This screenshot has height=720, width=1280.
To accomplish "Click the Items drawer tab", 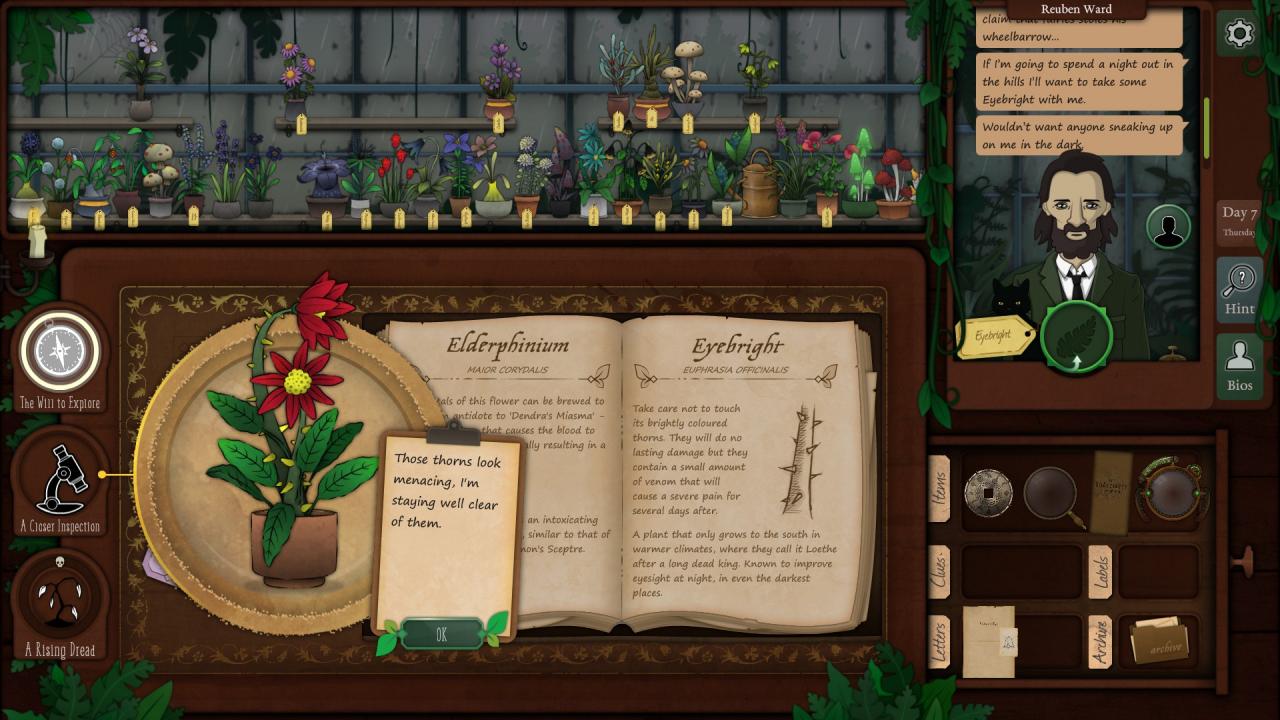I will coord(939,490).
